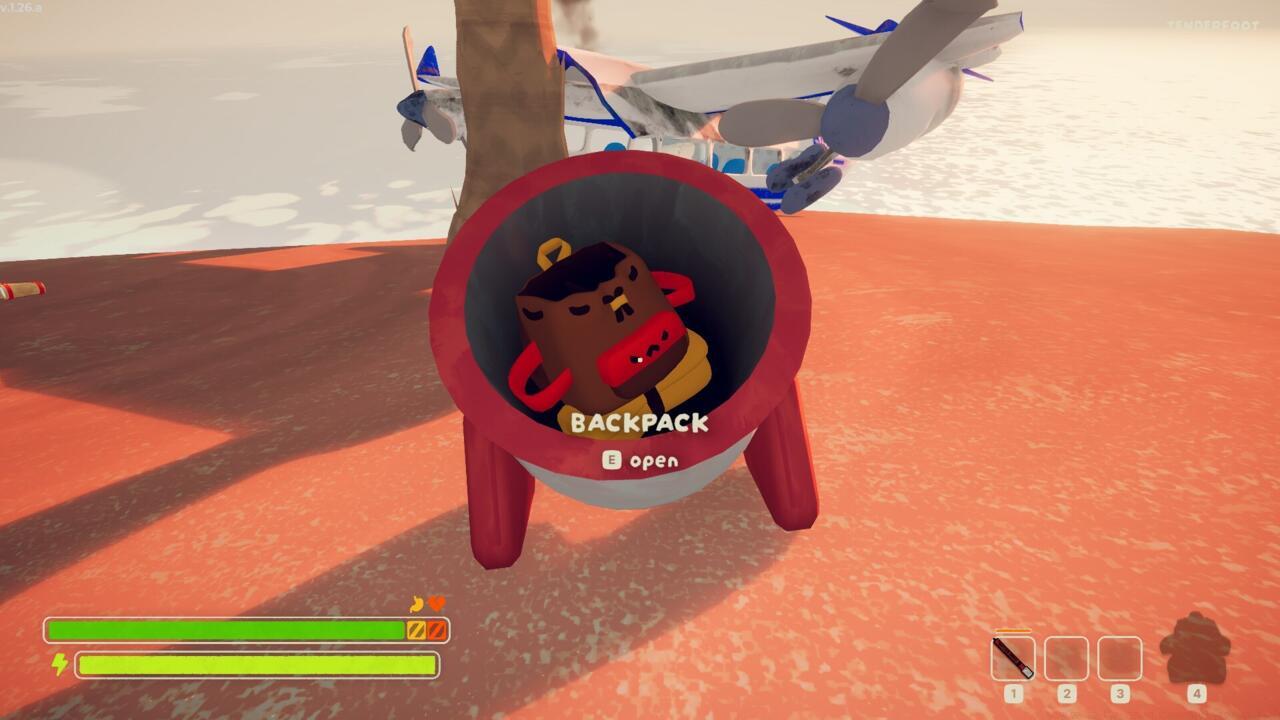Select empty hotbar slot 3
The width and height of the screenshot is (1280, 720).
tap(1120, 658)
